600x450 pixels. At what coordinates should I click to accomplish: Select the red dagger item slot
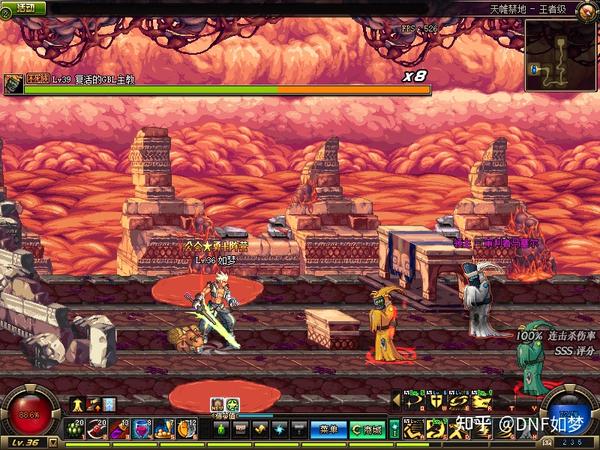[x=98, y=430]
